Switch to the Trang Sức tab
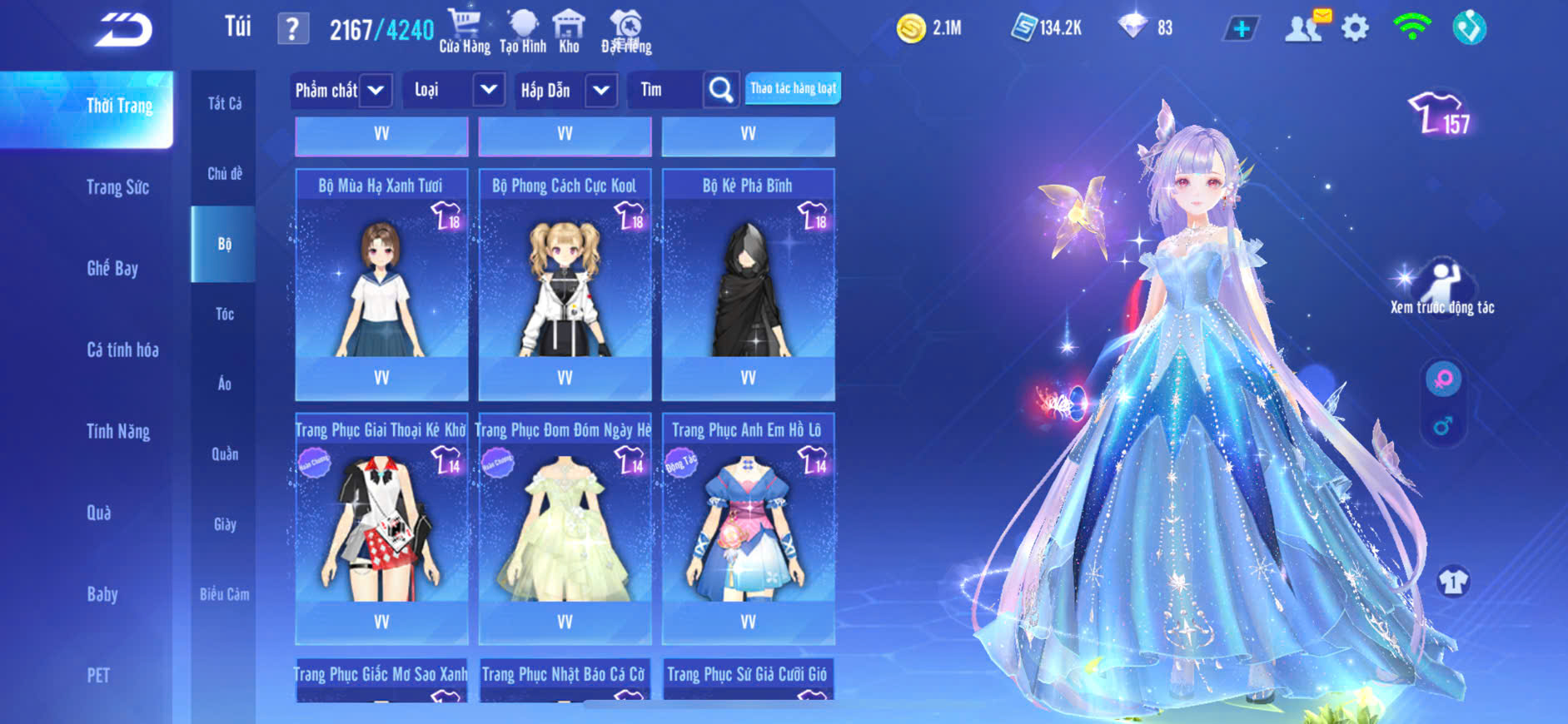This screenshot has height=724, width=1568. click(x=117, y=187)
